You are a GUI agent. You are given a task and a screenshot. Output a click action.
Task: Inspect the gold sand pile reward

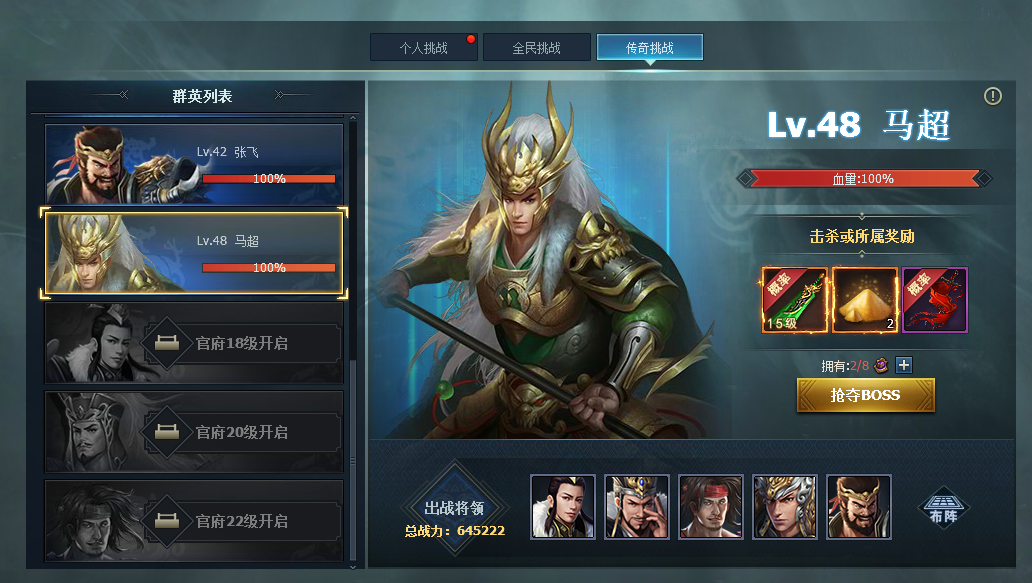click(x=865, y=300)
